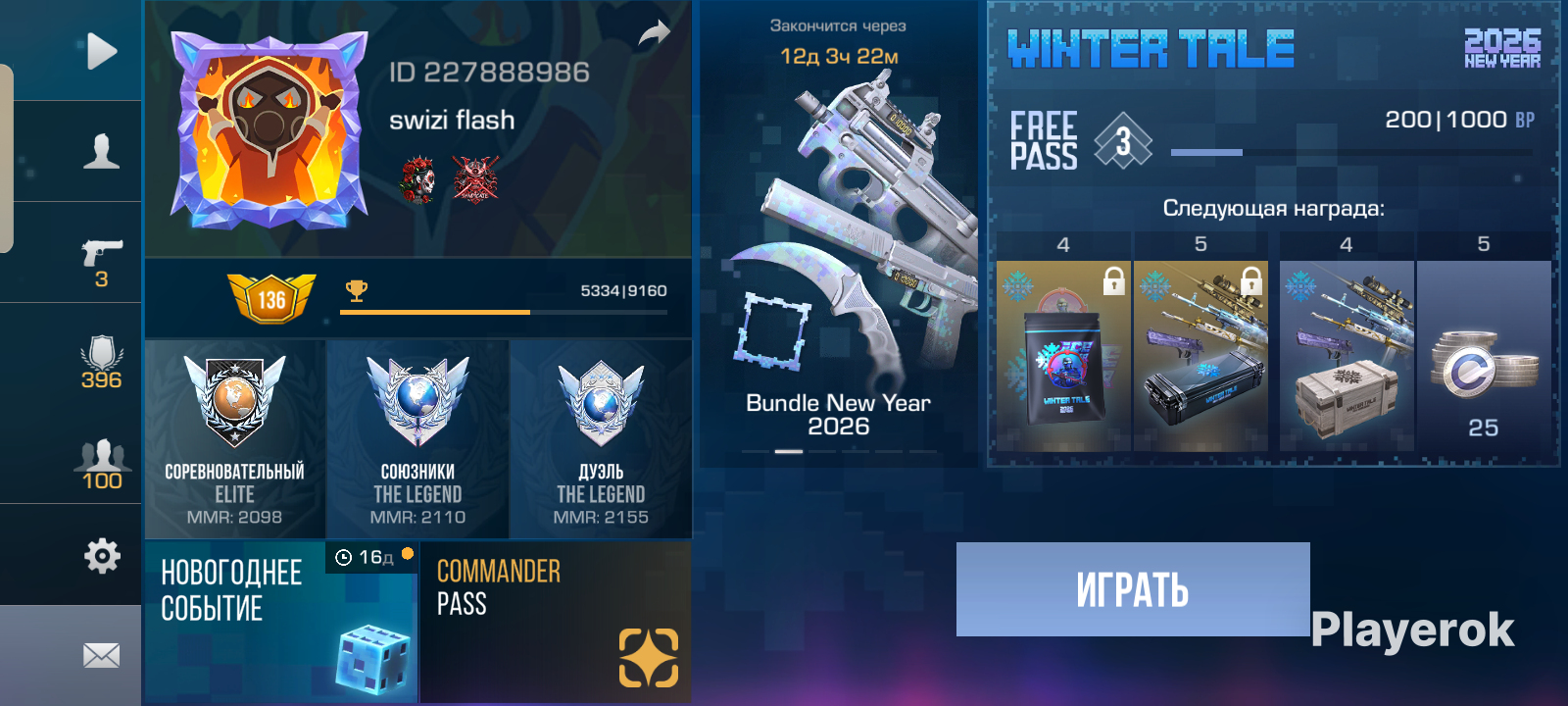Screen dimensions: 1568x706
Task: Select the Дуэль The Legend rank tile
Action: tap(601, 439)
